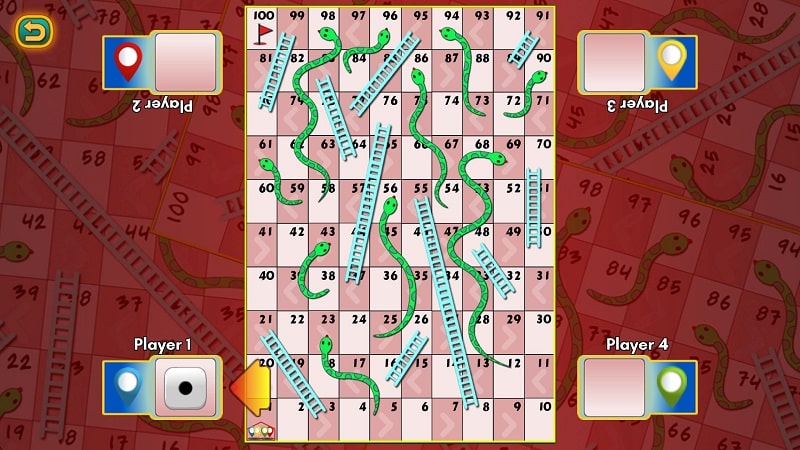Select Player 3's yellow pin marker

(670, 61)
